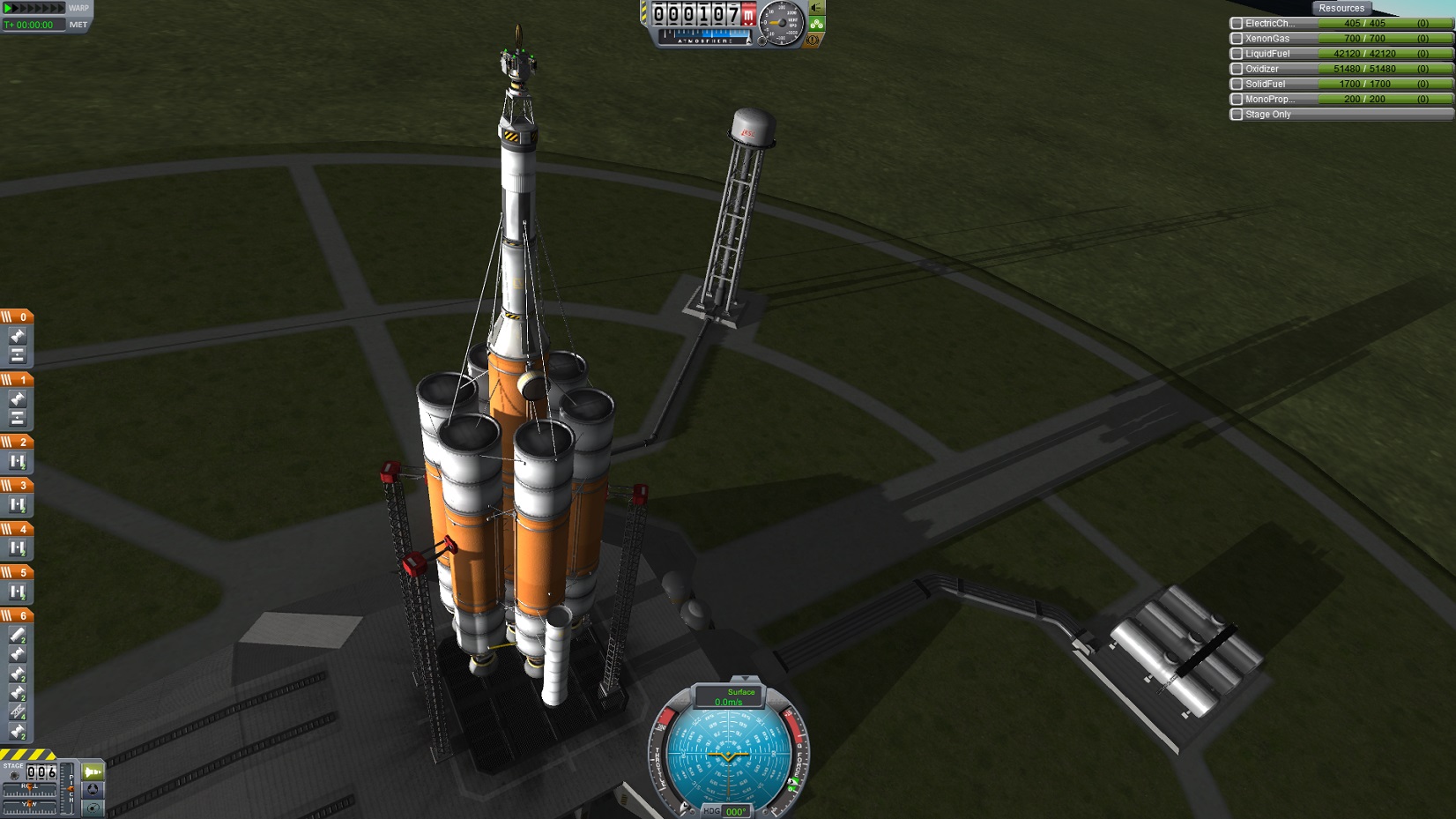Tick the SolidFuel resource checkbox

[1237, 84]
